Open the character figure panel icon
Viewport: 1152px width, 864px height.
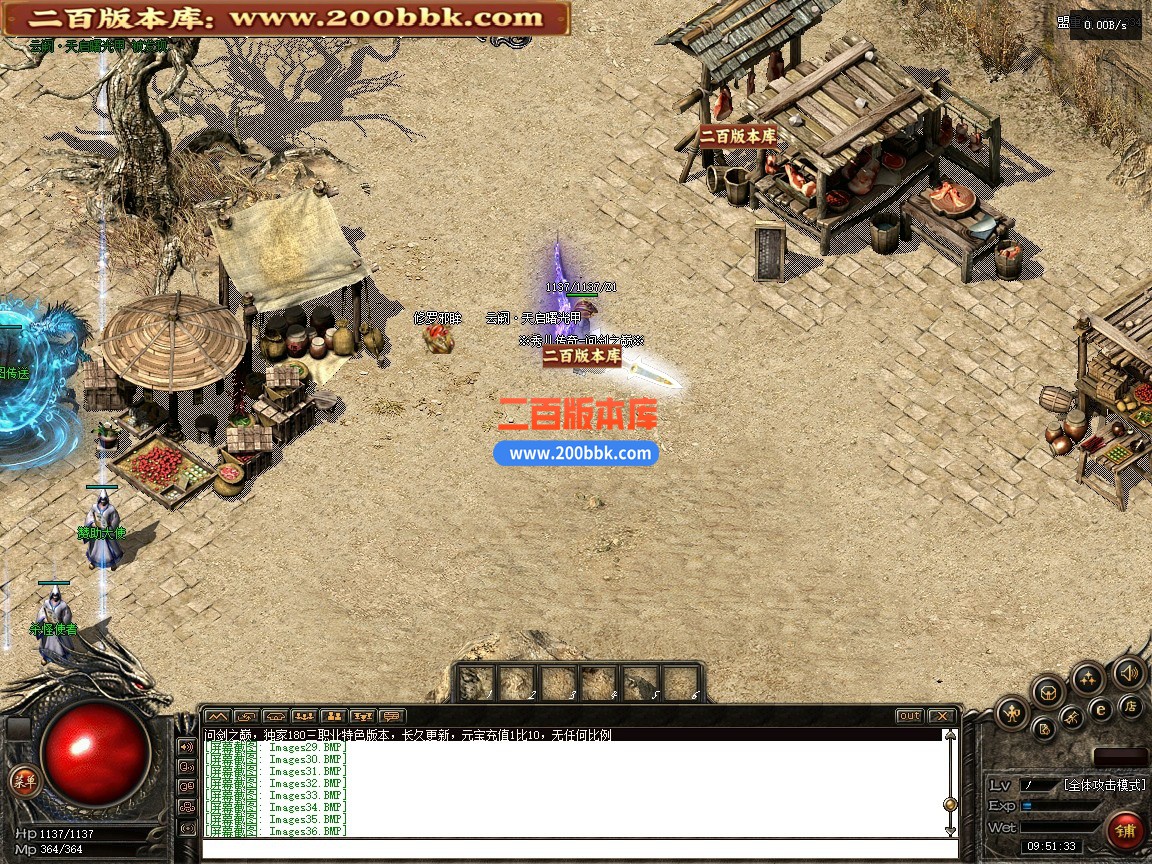1013,713
